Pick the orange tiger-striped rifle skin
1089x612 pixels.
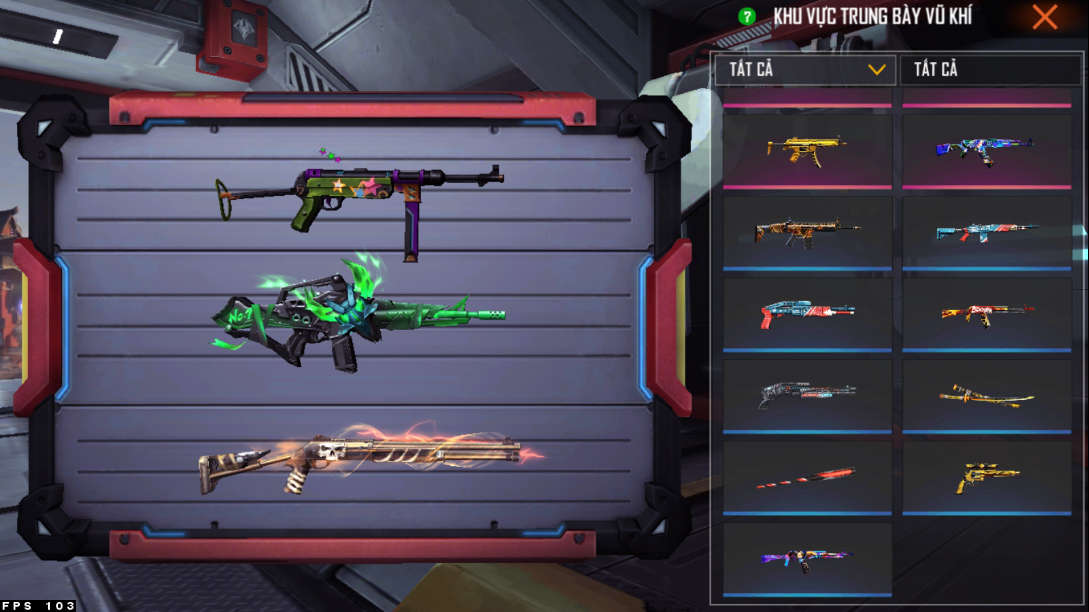click(x=806, y=231)
